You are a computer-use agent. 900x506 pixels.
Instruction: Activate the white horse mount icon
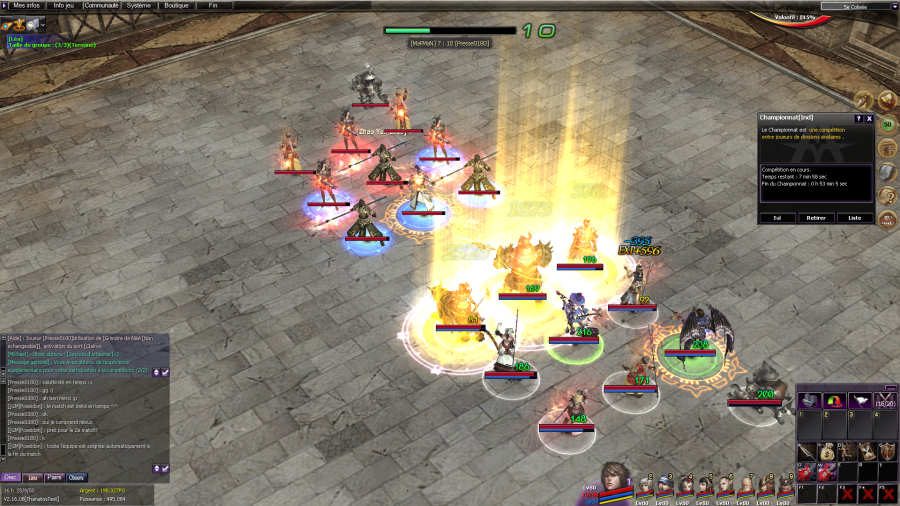[x=859, y=400]
